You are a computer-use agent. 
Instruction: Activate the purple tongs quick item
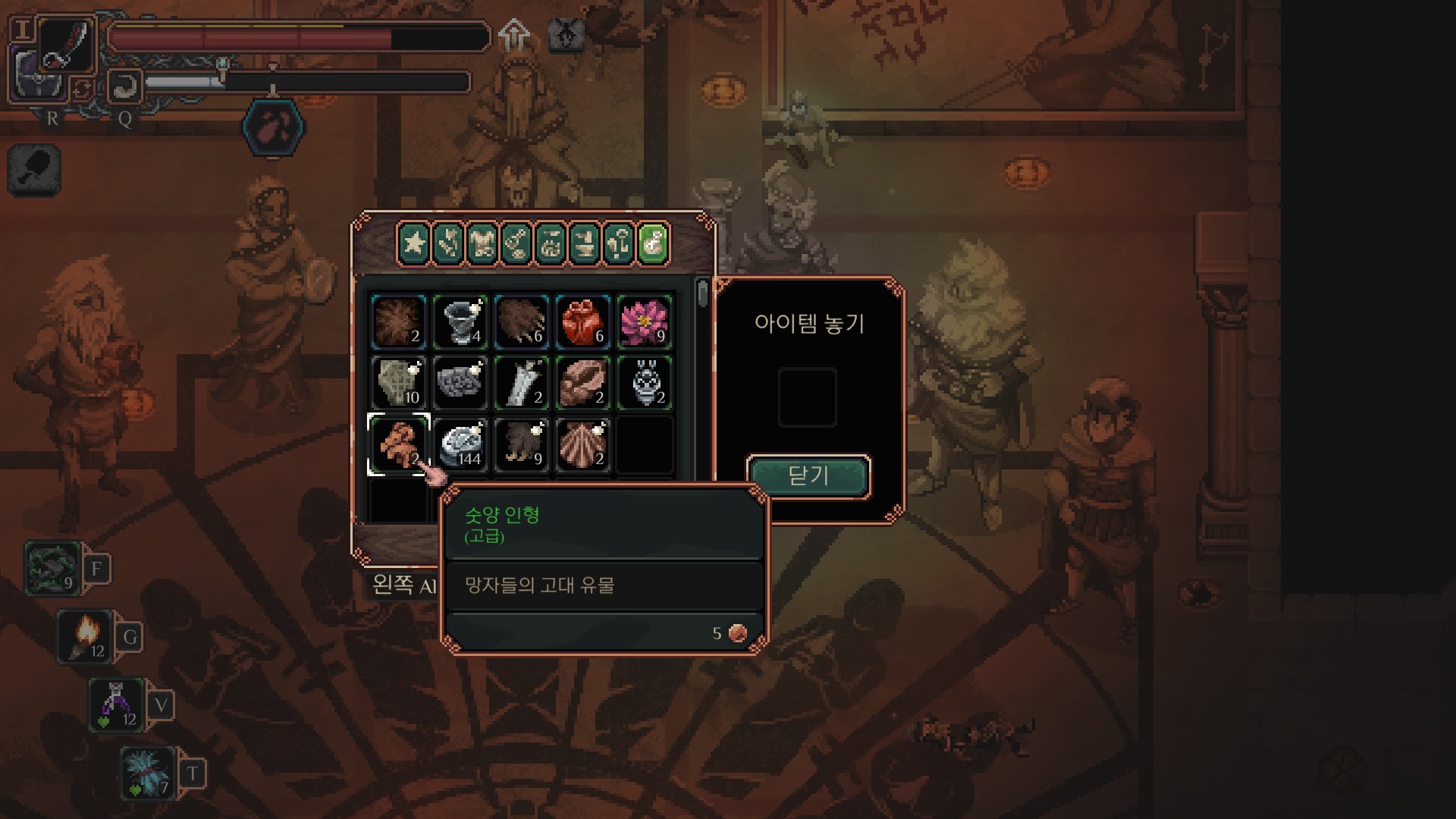(x=116, y=704)
